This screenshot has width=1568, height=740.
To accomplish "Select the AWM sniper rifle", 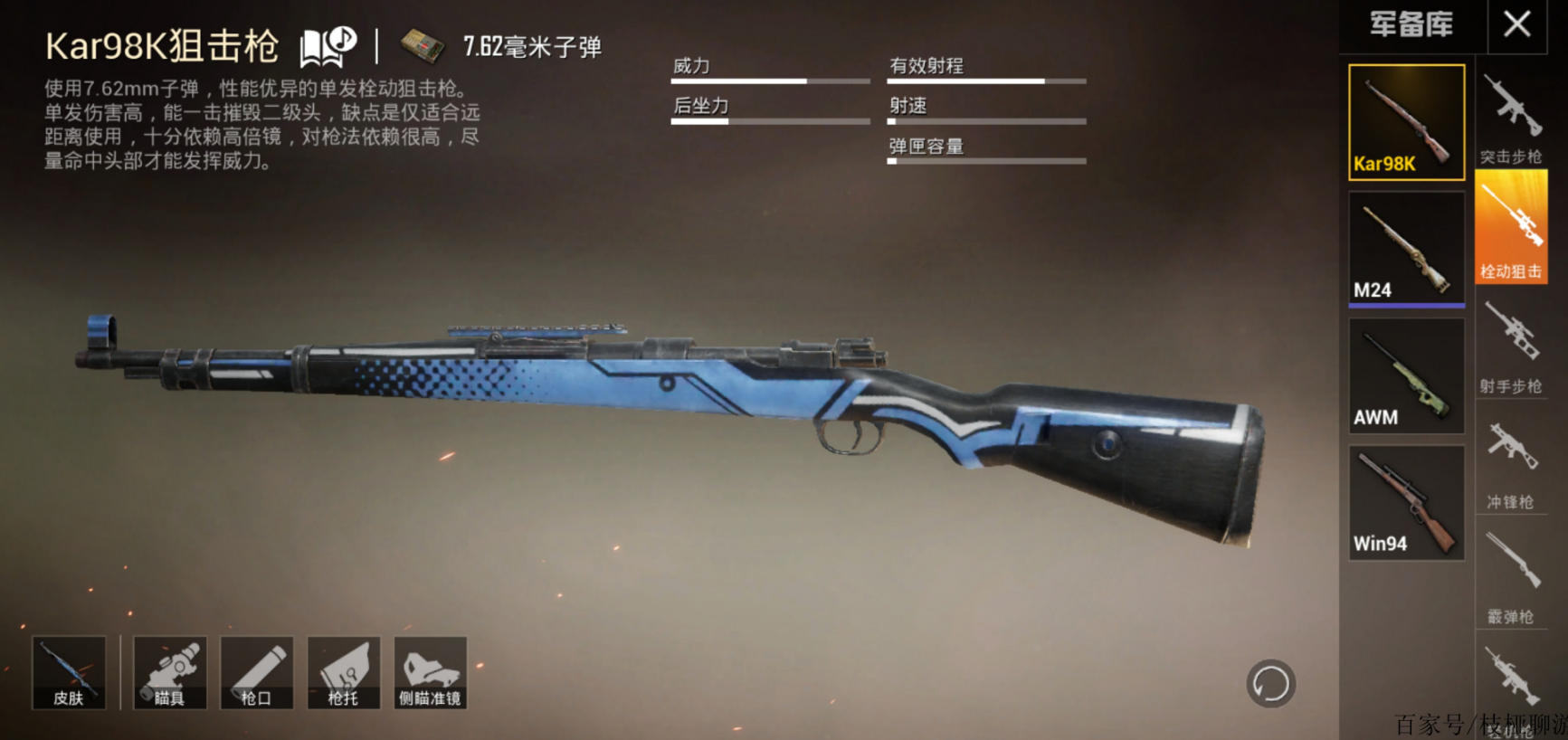I will point(1406,375).
